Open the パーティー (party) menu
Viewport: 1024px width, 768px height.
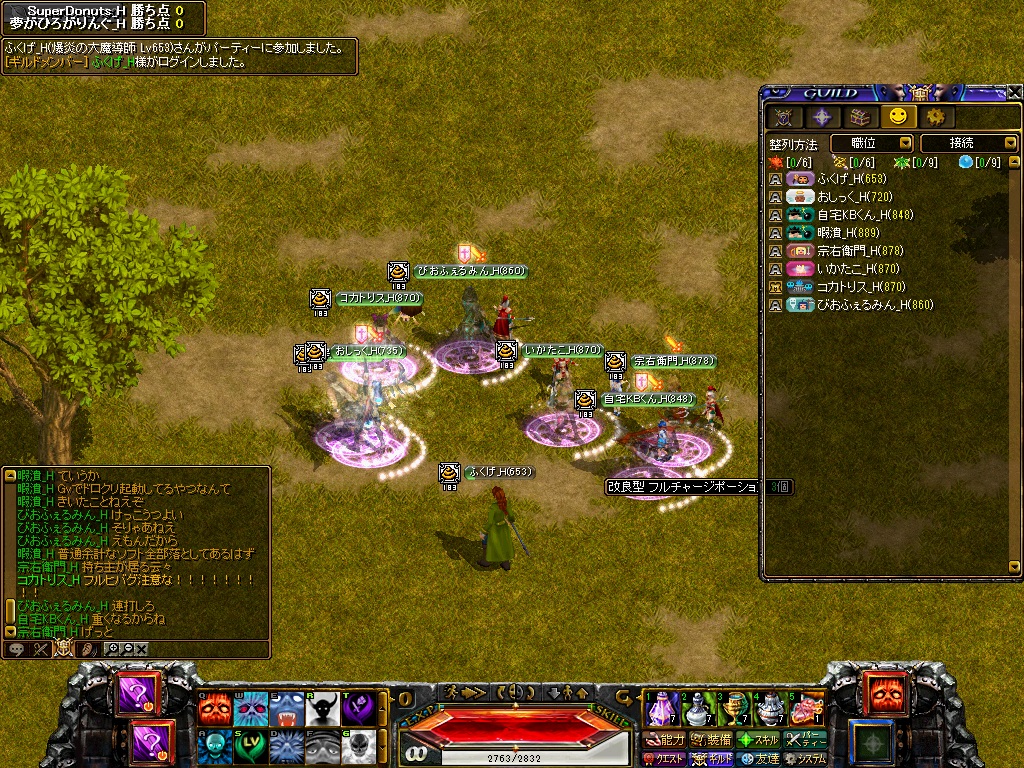[x=805, y=740]
